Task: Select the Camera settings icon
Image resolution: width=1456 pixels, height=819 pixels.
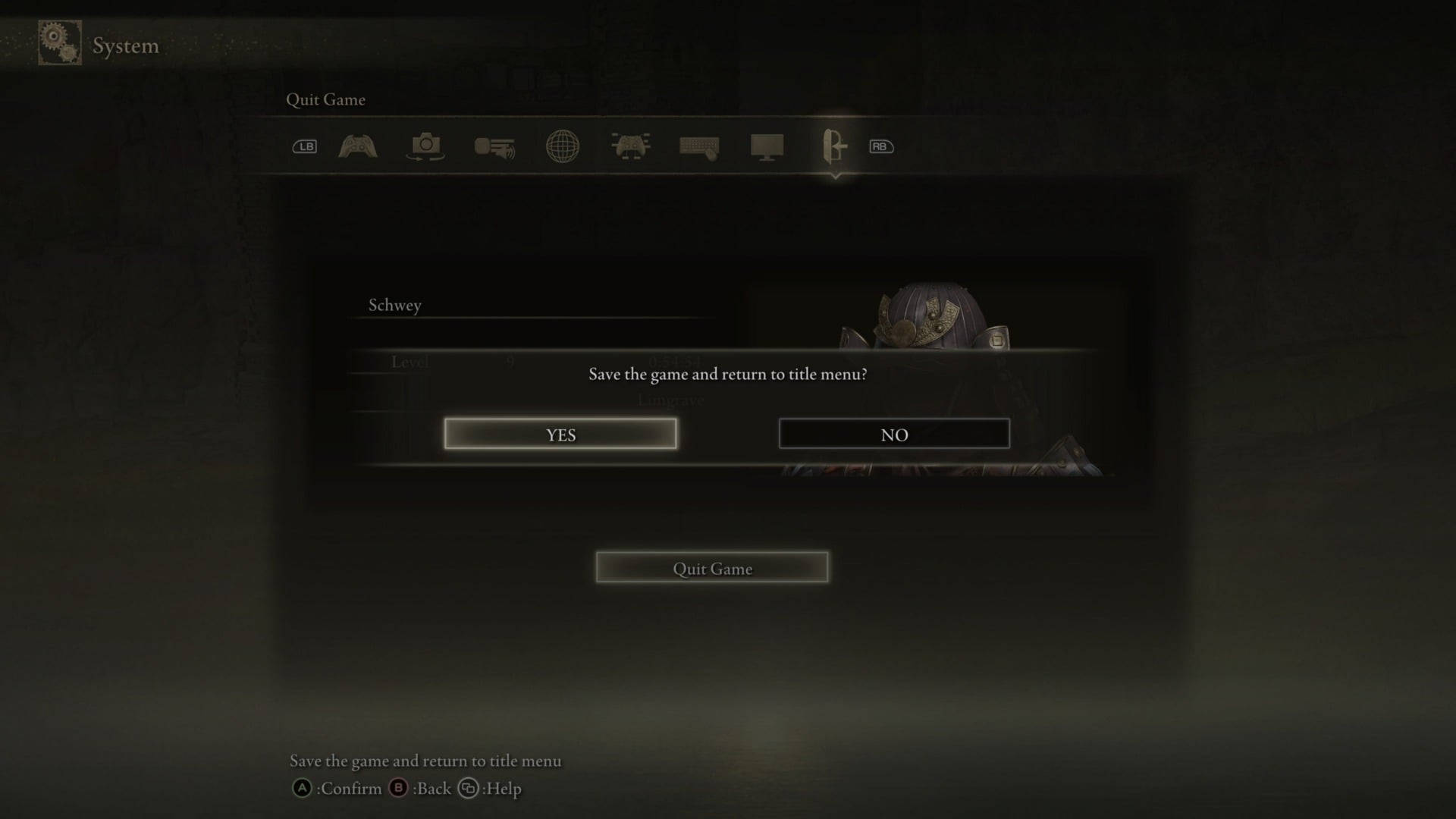Action: coord(425,146)
